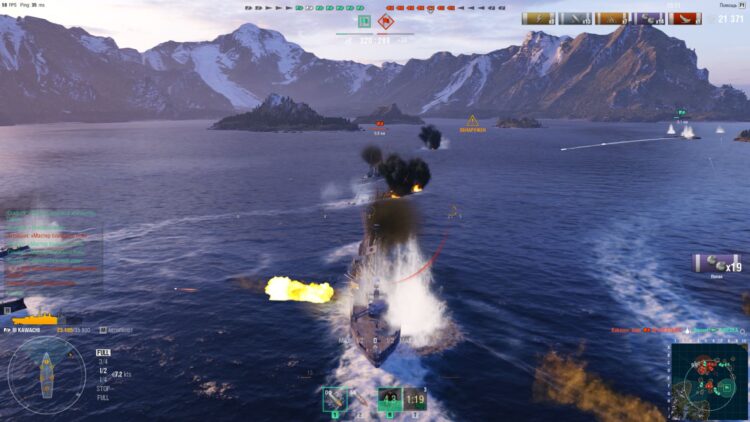Screen dimensions: 750x422
Task: Select the purple shell-hit ribbon
Action: pos(648,18)
